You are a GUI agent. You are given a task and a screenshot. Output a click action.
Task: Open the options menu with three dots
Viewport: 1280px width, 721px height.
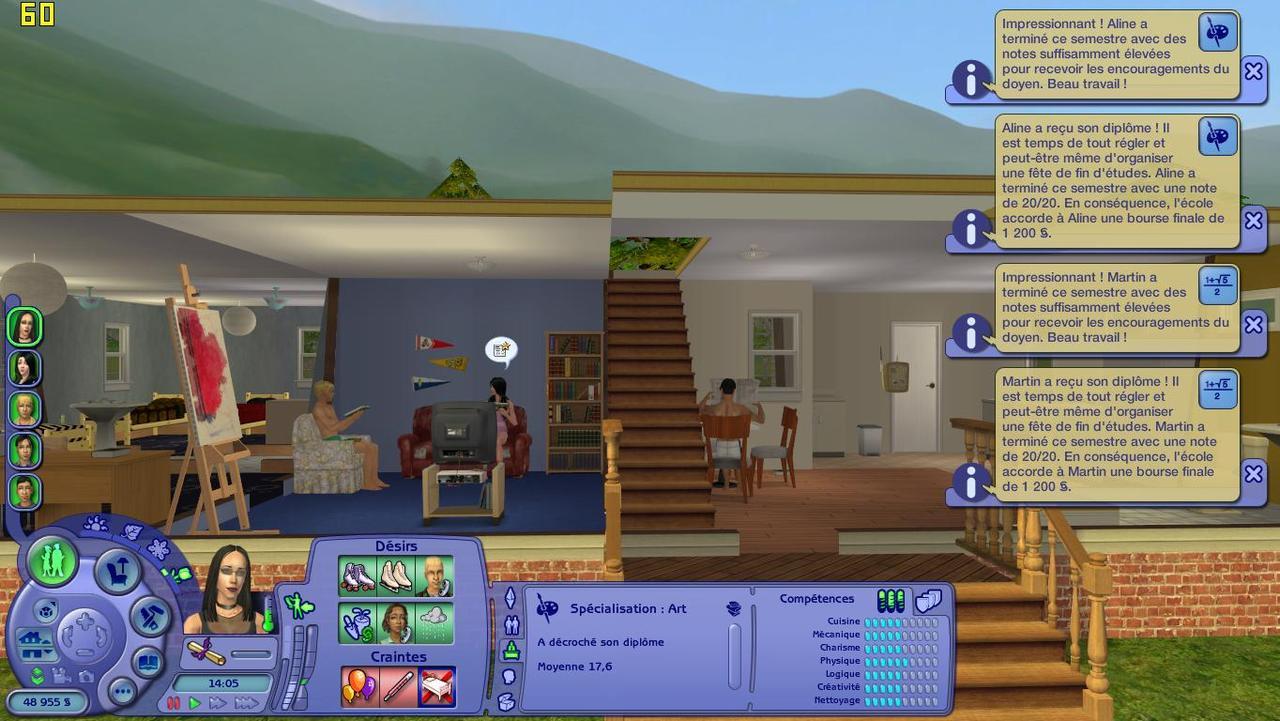click(x=122, y=690)
